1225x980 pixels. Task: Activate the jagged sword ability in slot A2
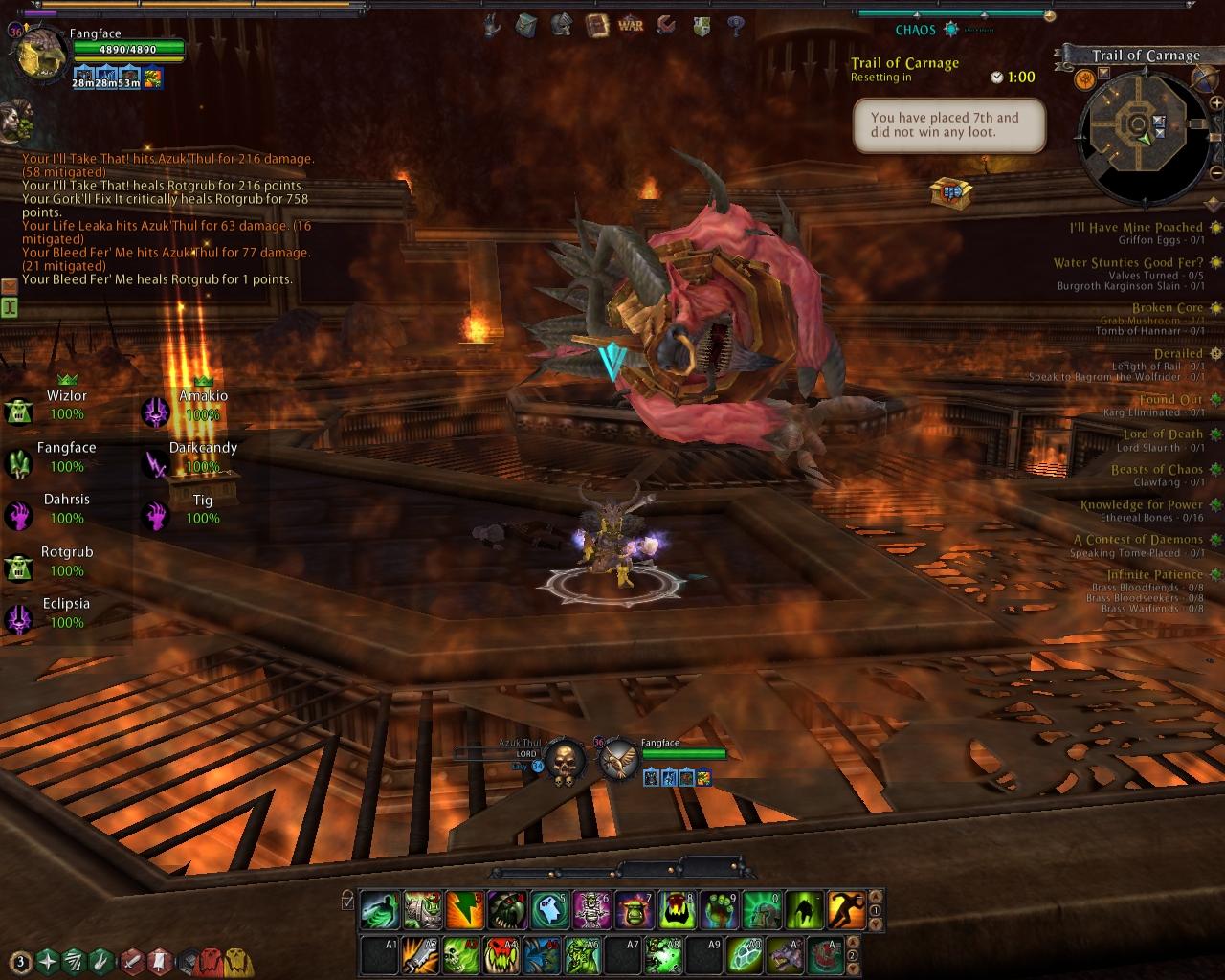[422, 955]
